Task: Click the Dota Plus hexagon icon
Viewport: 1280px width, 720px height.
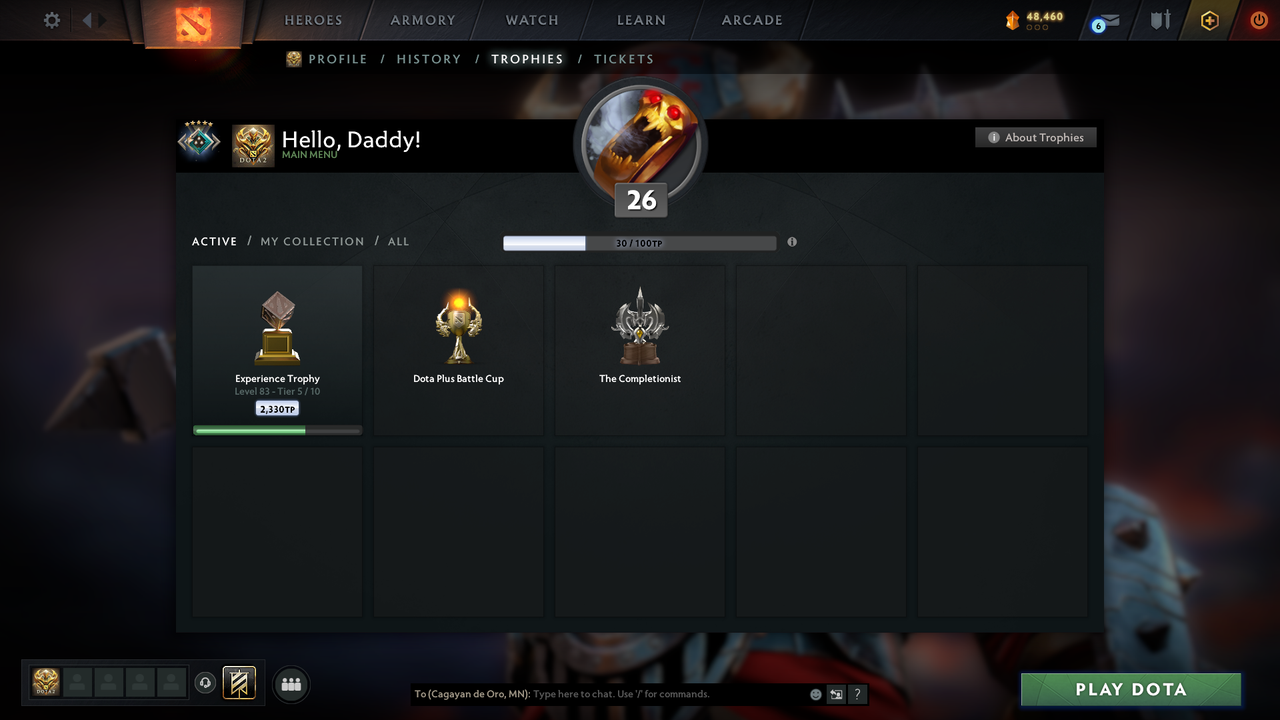Action: point(1209,20)
